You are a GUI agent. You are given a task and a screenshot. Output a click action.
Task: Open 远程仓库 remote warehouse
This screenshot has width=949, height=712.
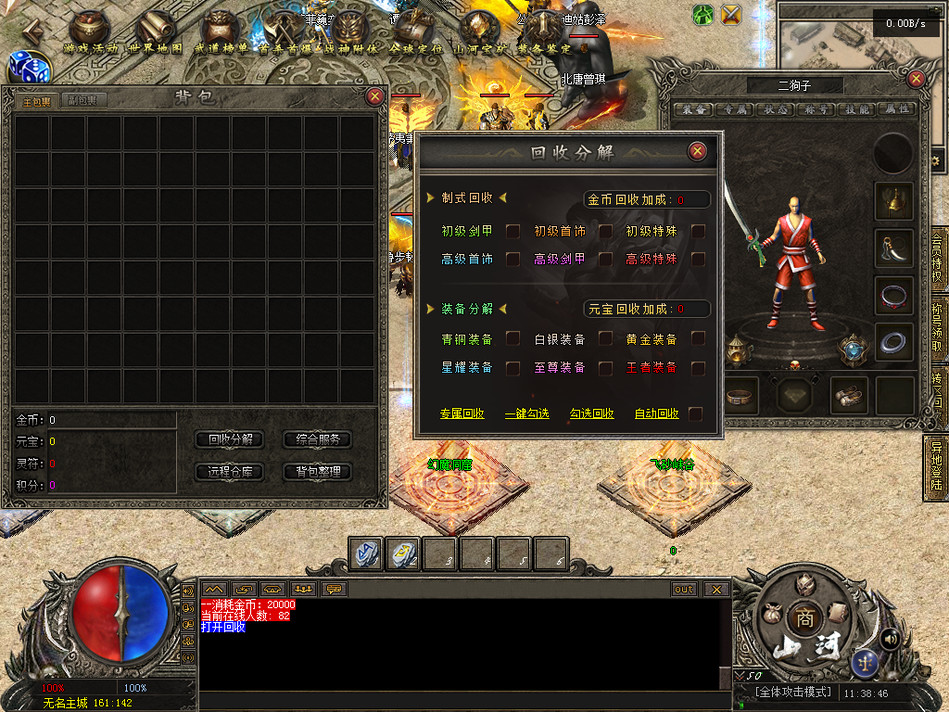[x=230, y=471]
